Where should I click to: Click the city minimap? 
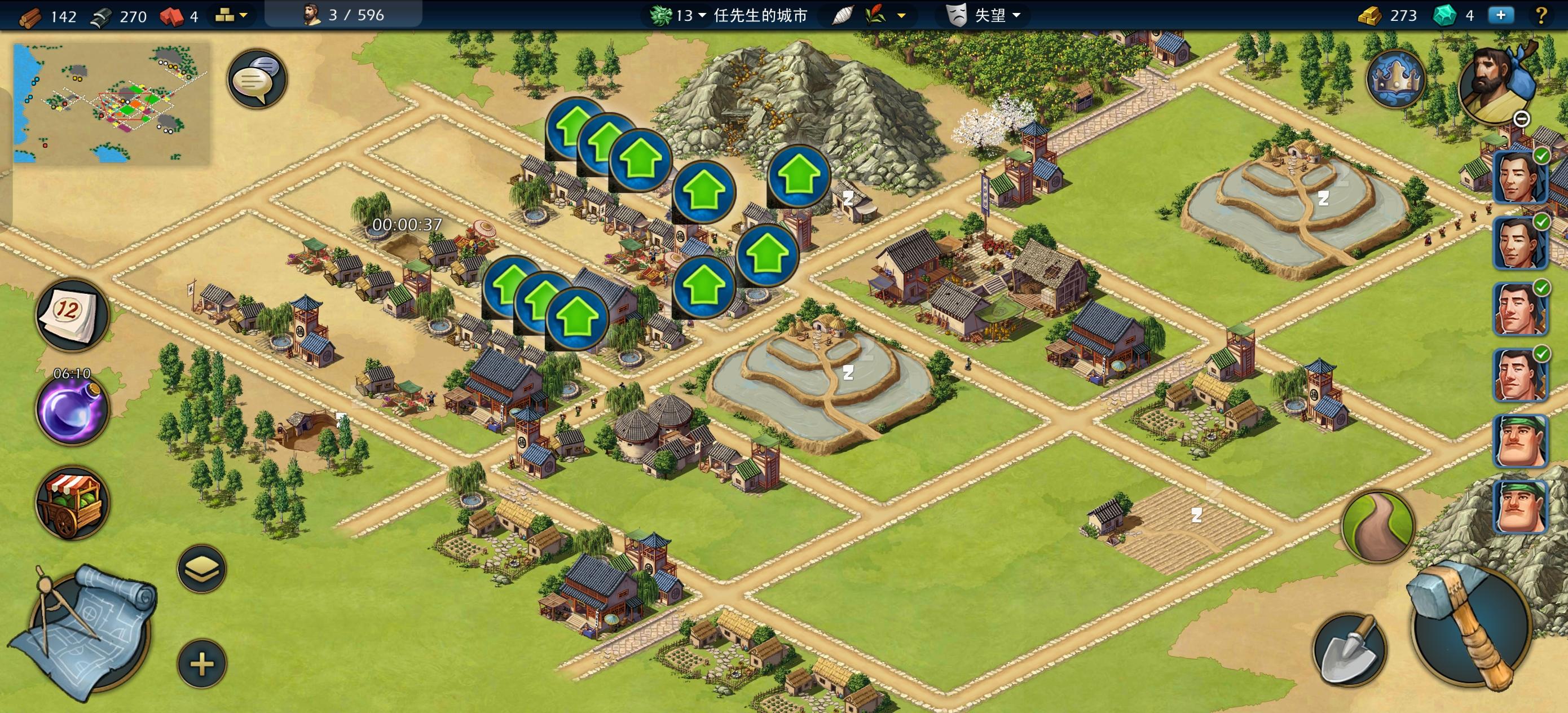[x=111, y=103]
